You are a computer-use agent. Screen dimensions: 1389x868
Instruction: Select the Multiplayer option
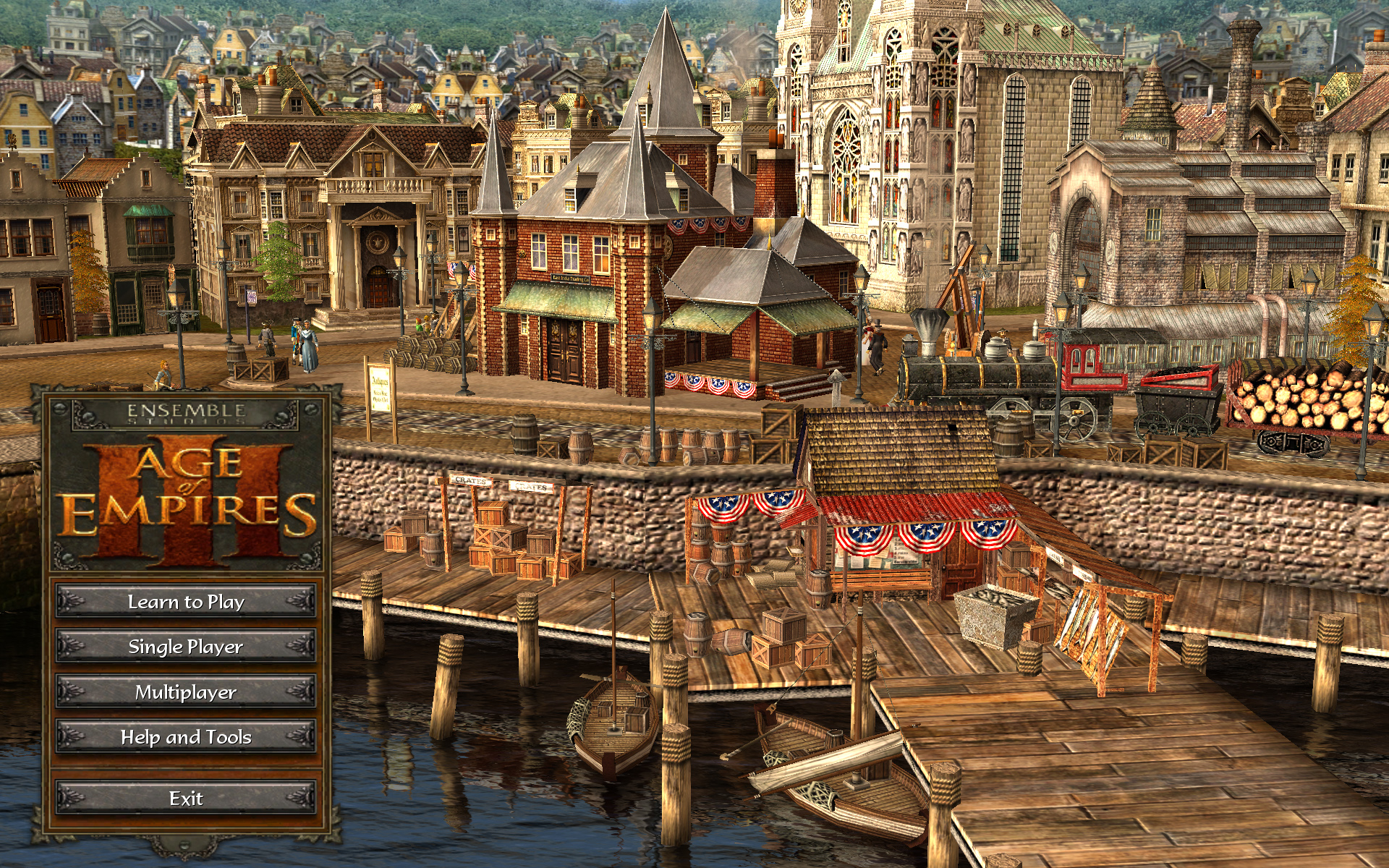[x=186, y=692]
